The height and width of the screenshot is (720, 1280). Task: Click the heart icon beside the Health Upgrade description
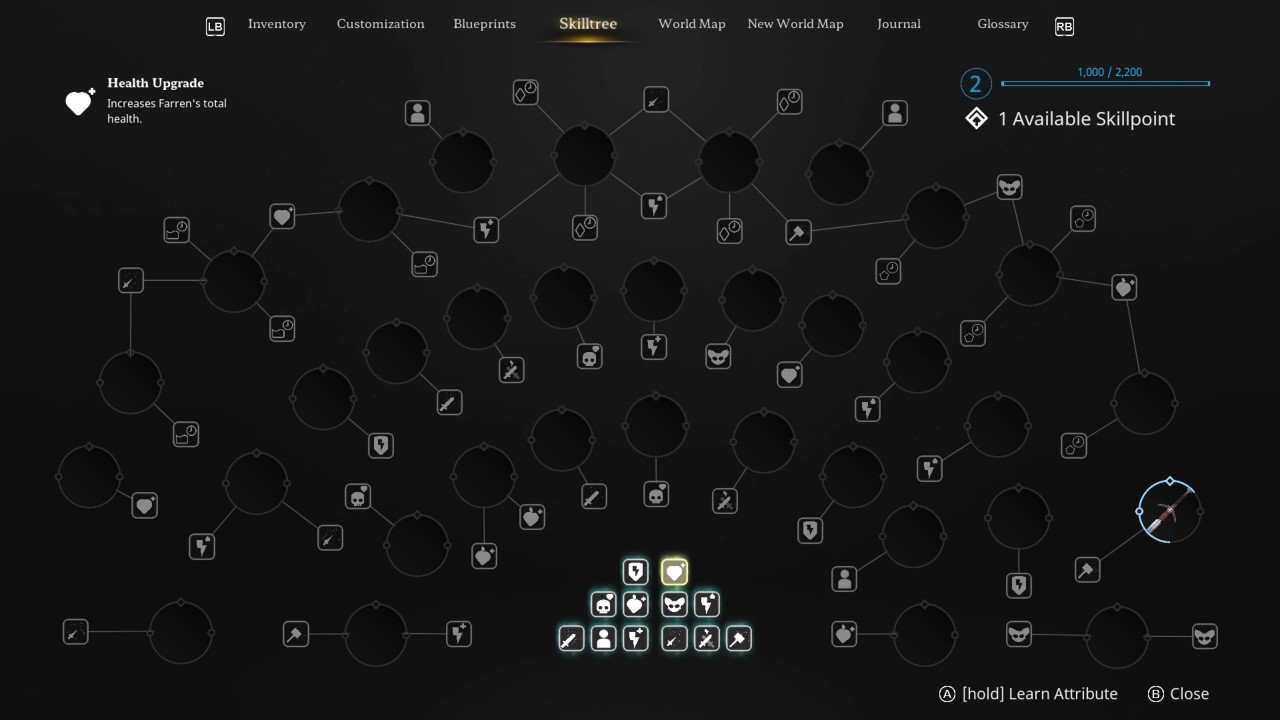78,102
